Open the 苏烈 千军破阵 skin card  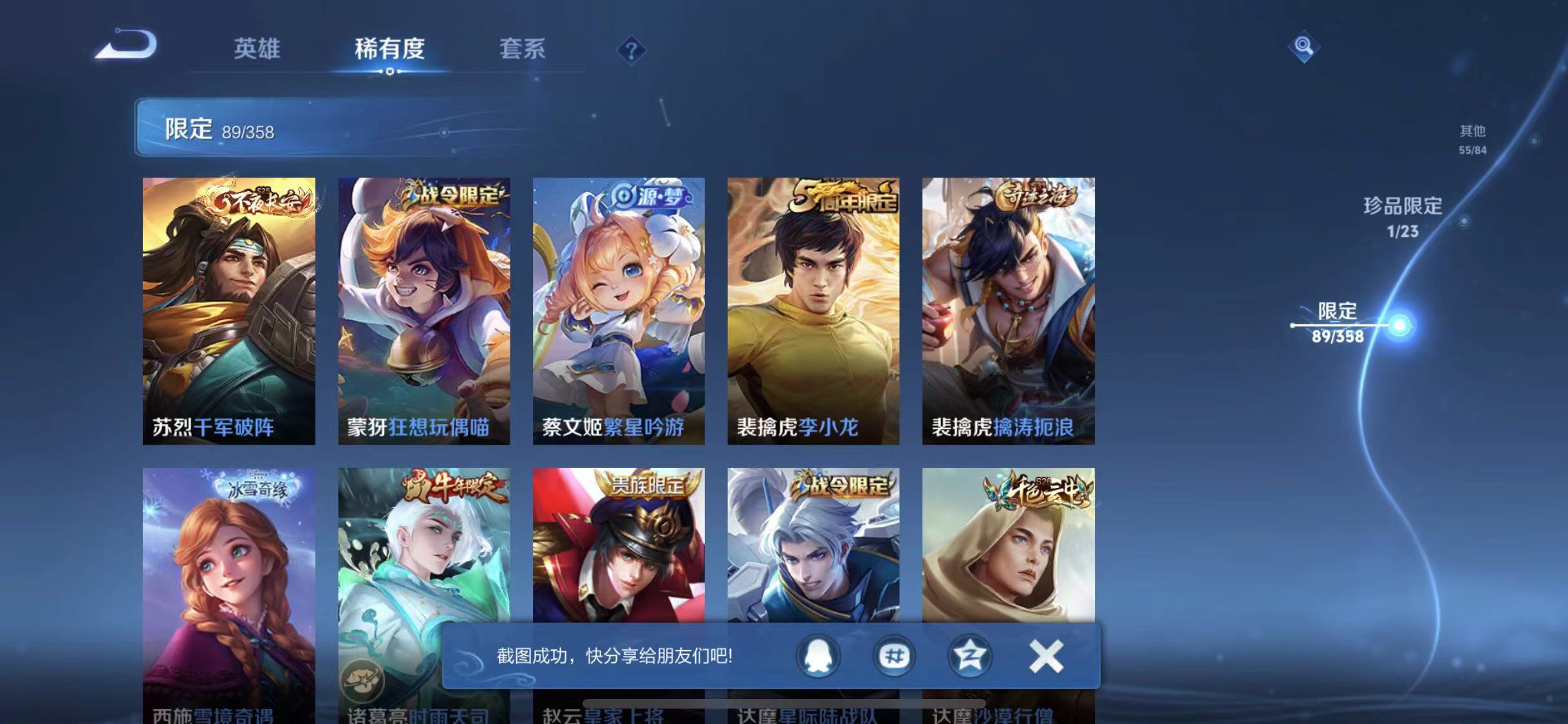(x=229, y=309)
